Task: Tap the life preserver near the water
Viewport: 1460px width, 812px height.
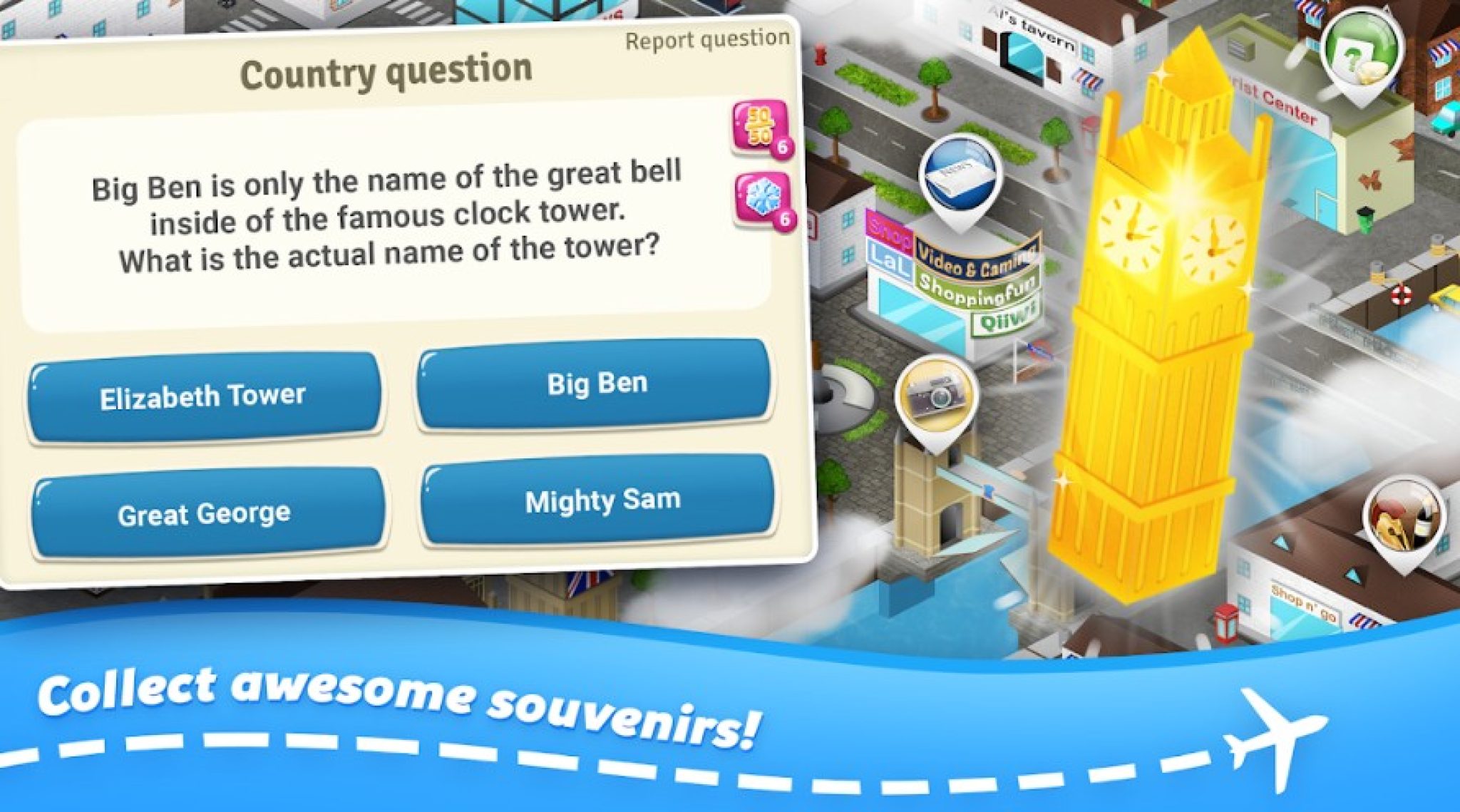Action: point(1402,294)
